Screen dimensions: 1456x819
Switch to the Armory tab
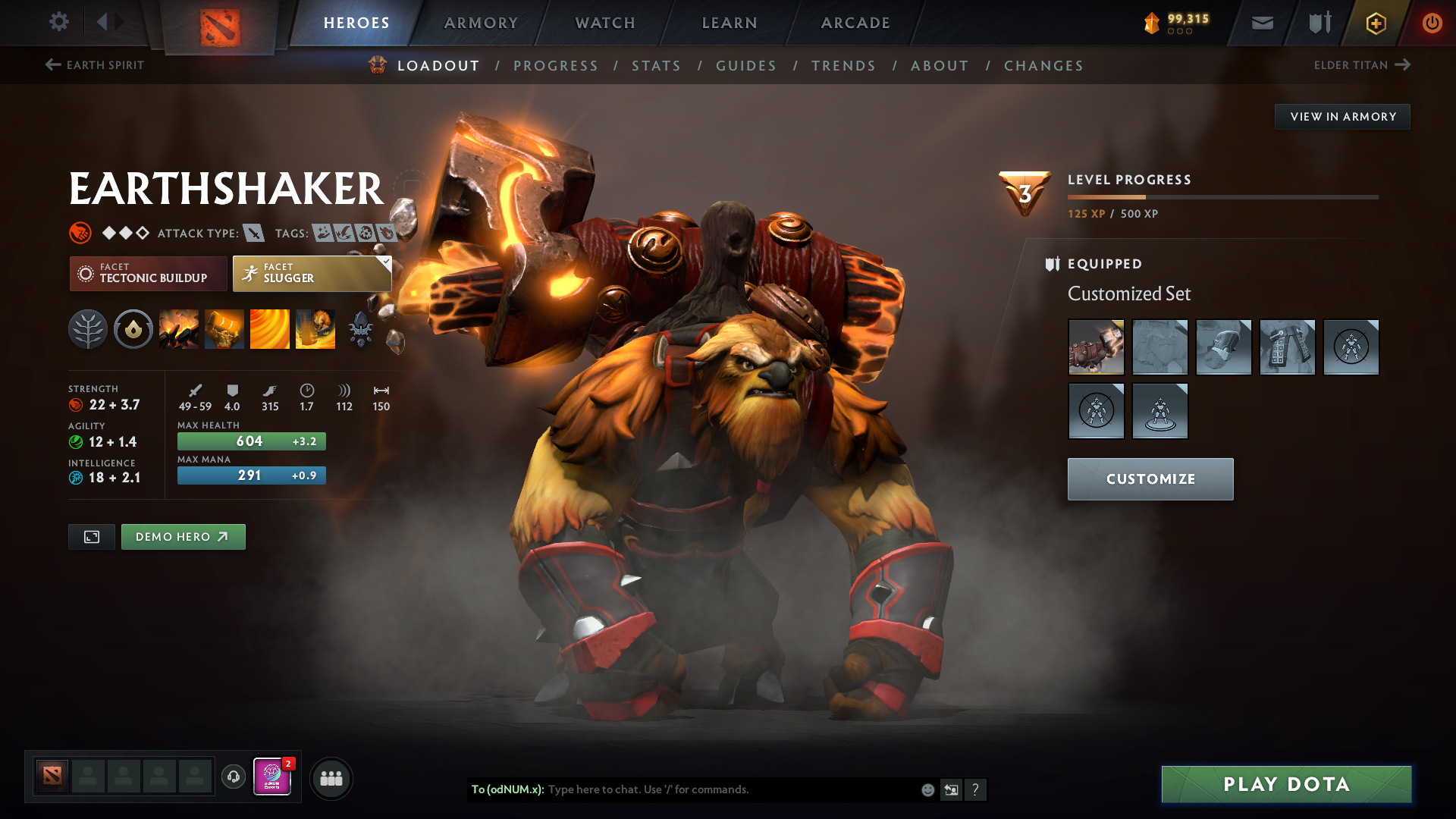click(481, 23)
